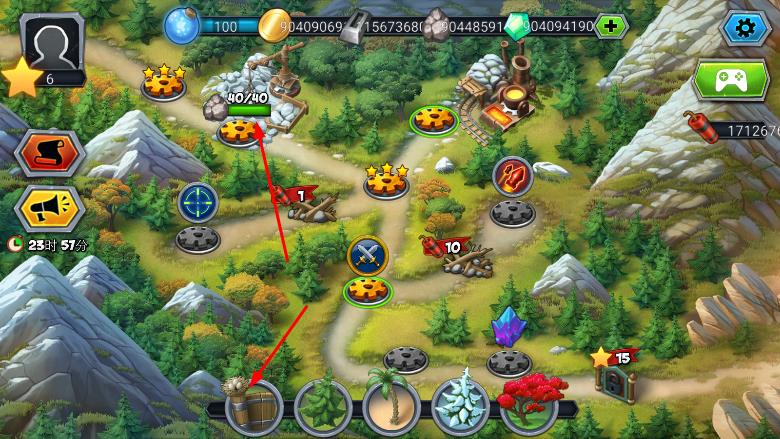Viewport: 780px width, 439px height.
Task: Select the red gem level node
Action: point(513,177)
